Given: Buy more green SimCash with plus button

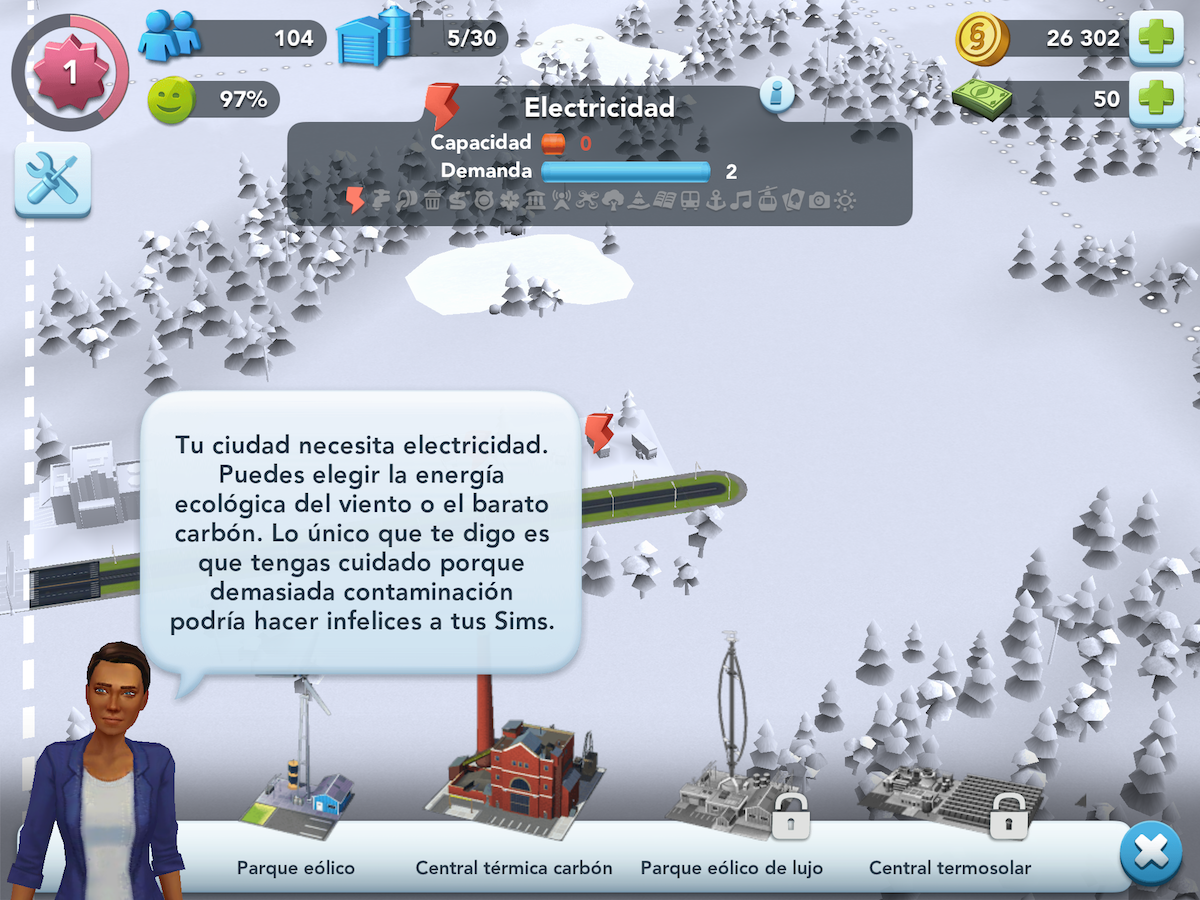Looking at the screenshot, I should coord(1155,99).
